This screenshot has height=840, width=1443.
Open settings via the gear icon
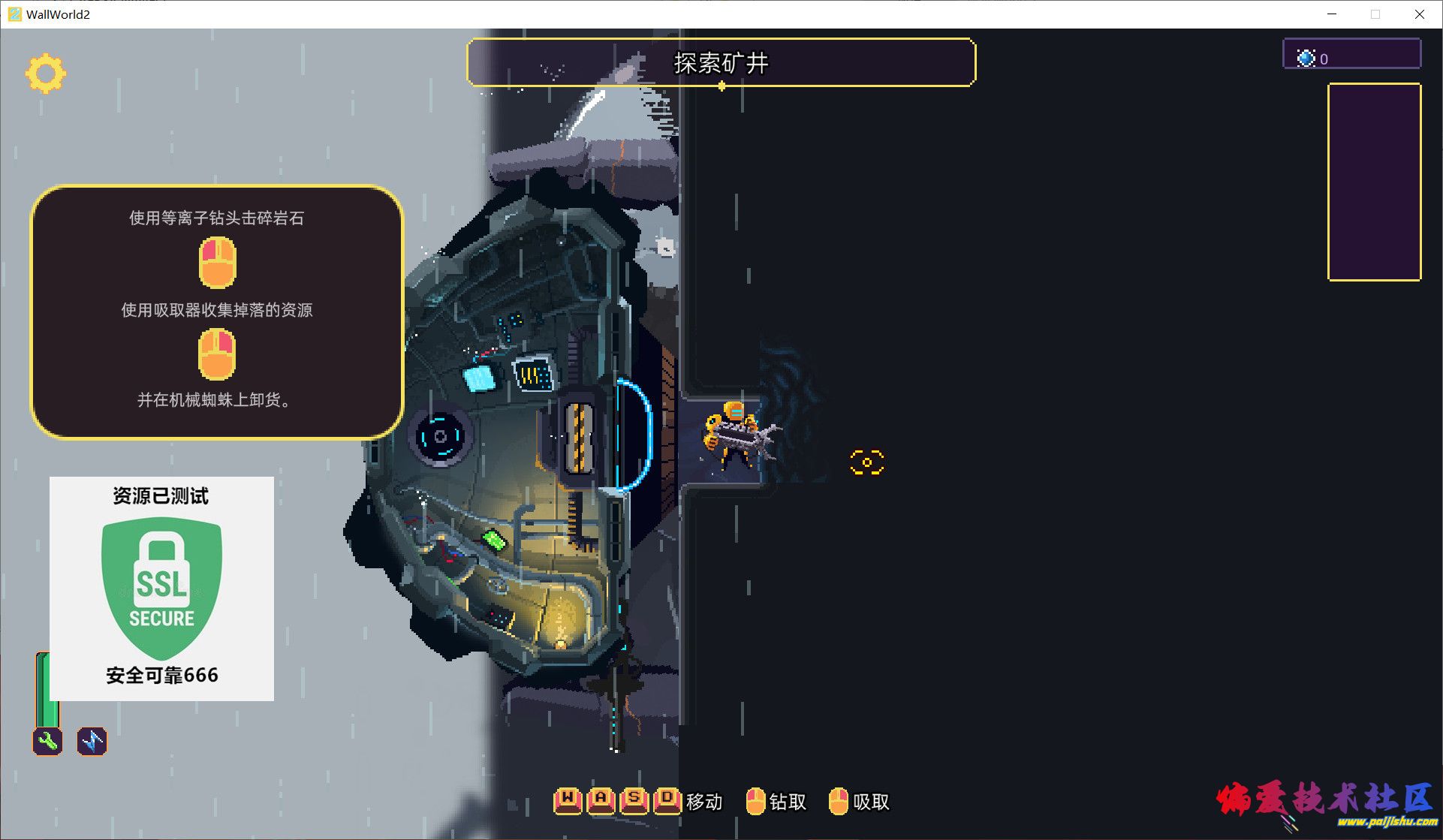[46, 74]
